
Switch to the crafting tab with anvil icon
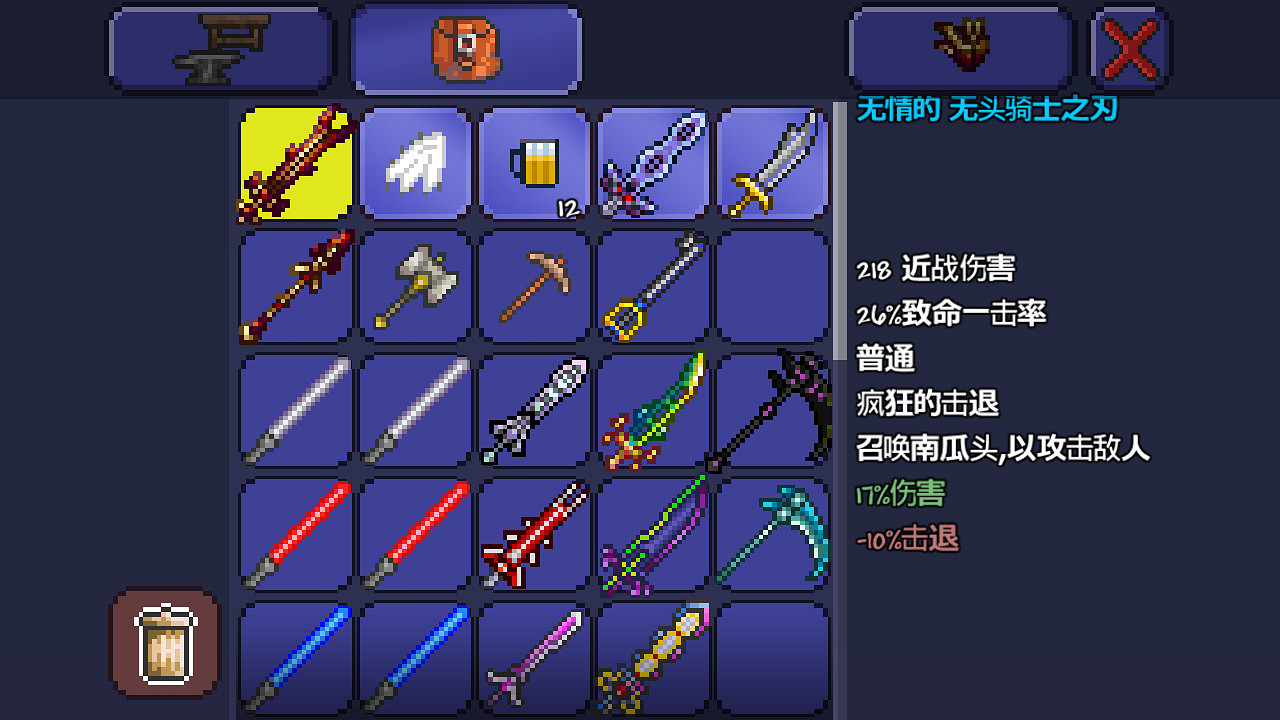click(220, 47)
